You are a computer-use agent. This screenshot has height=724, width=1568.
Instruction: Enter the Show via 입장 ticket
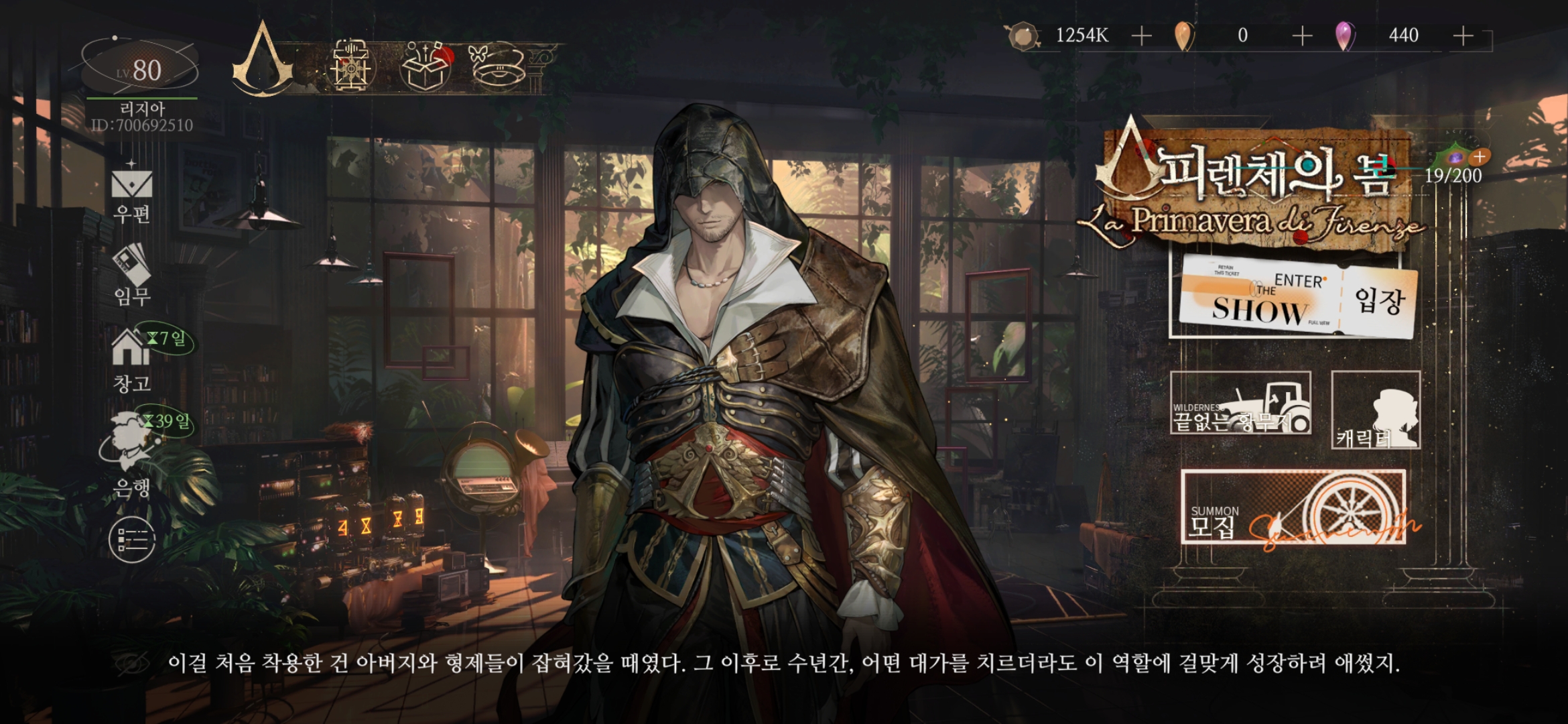(1297, 297)
